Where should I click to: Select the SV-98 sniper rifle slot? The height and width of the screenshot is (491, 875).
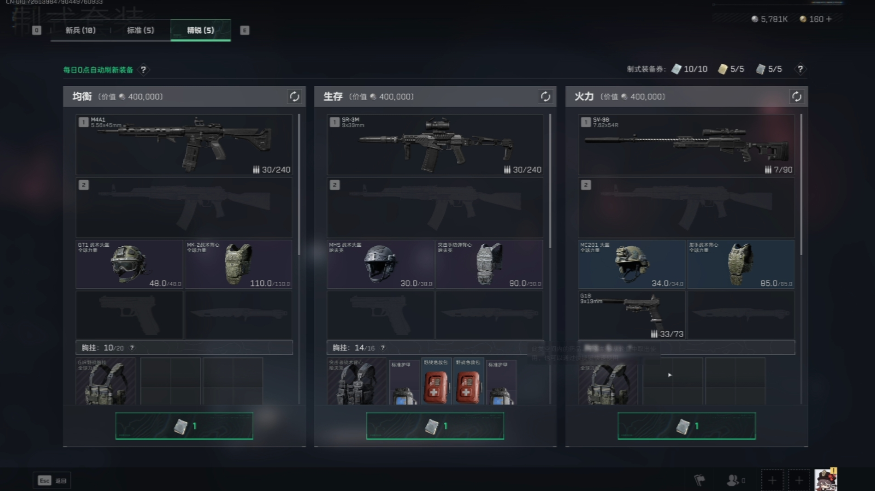click(x=686, y=145)
